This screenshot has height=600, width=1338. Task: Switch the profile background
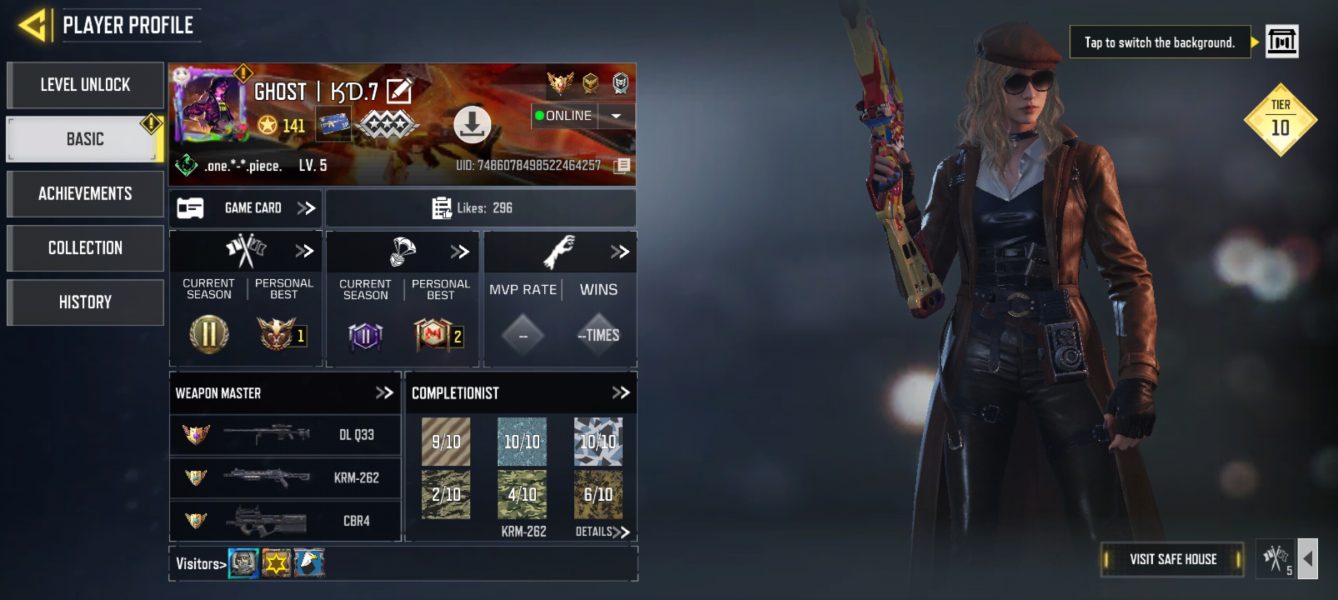tap(1281, 42)
